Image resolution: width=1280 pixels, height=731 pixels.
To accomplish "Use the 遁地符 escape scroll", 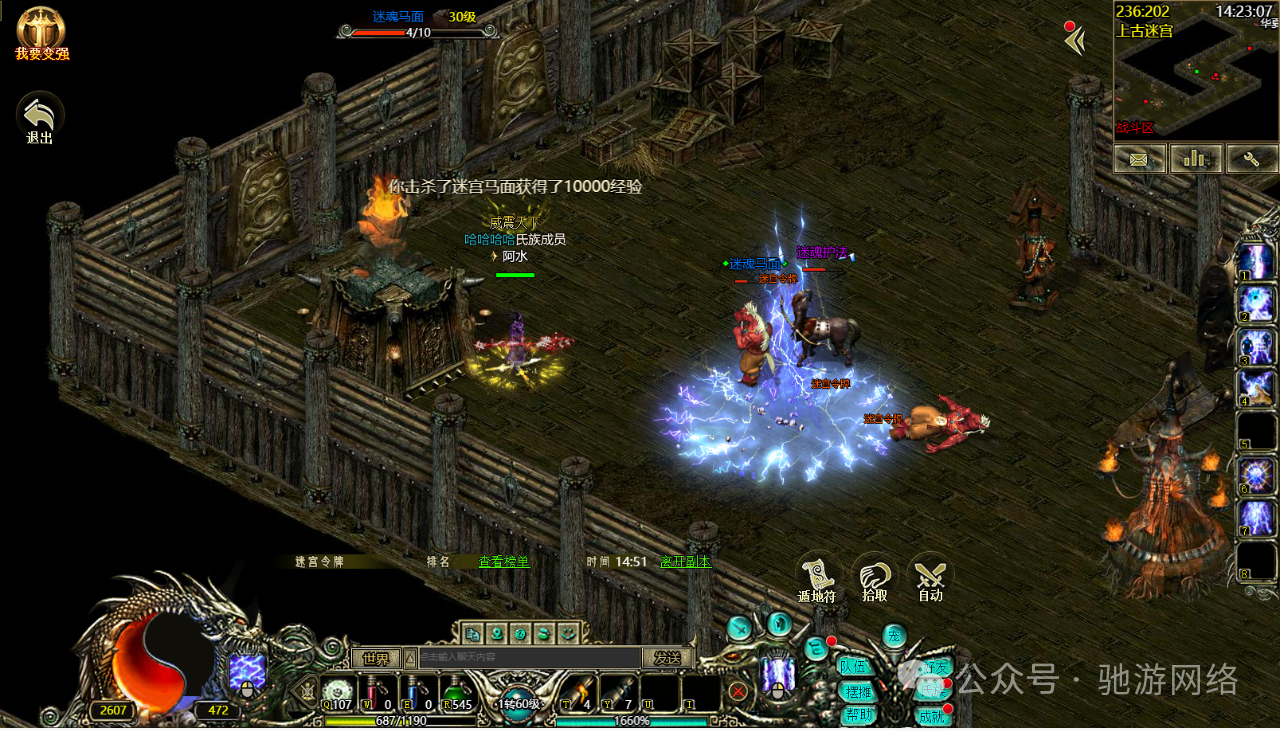I will click(x=817, y=578).
